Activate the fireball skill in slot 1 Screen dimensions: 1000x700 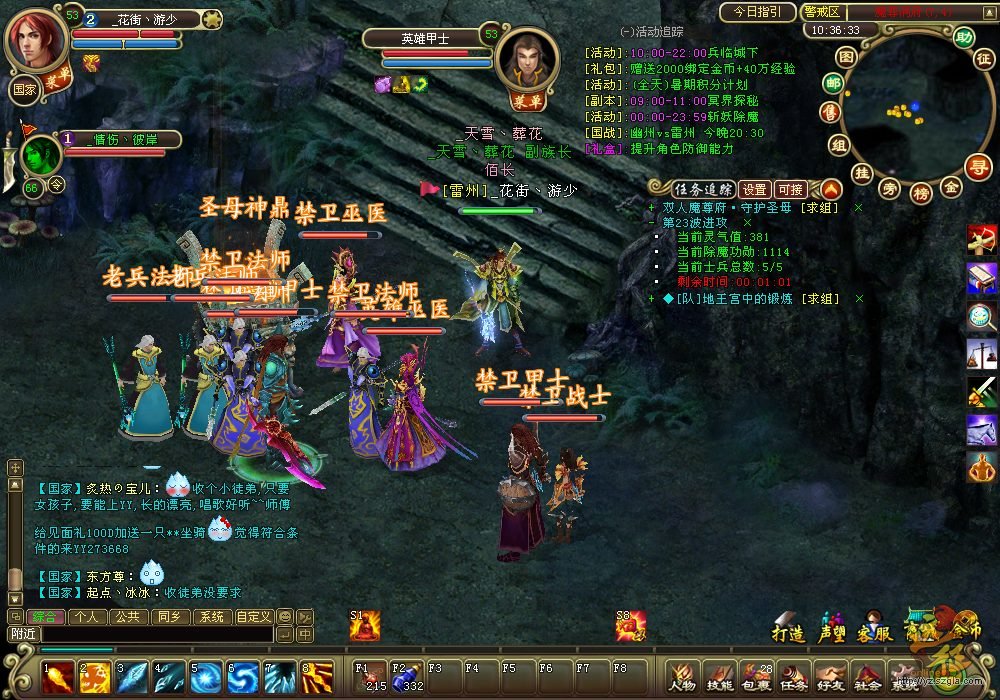58,677
